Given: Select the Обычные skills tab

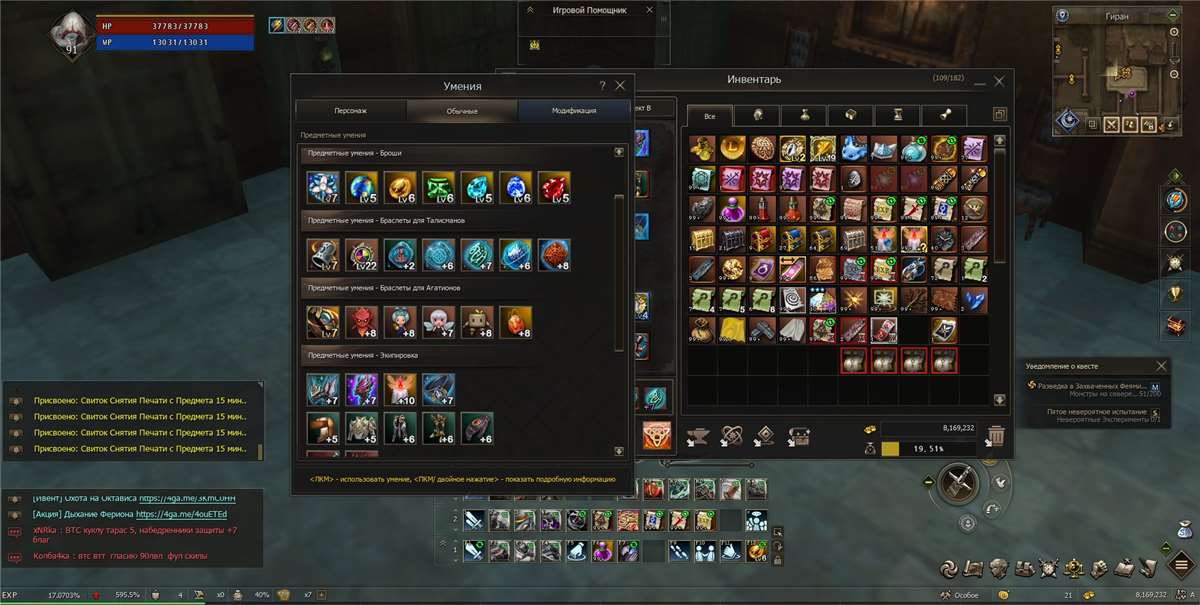Looking at the screenshot, I should (462, 110).
